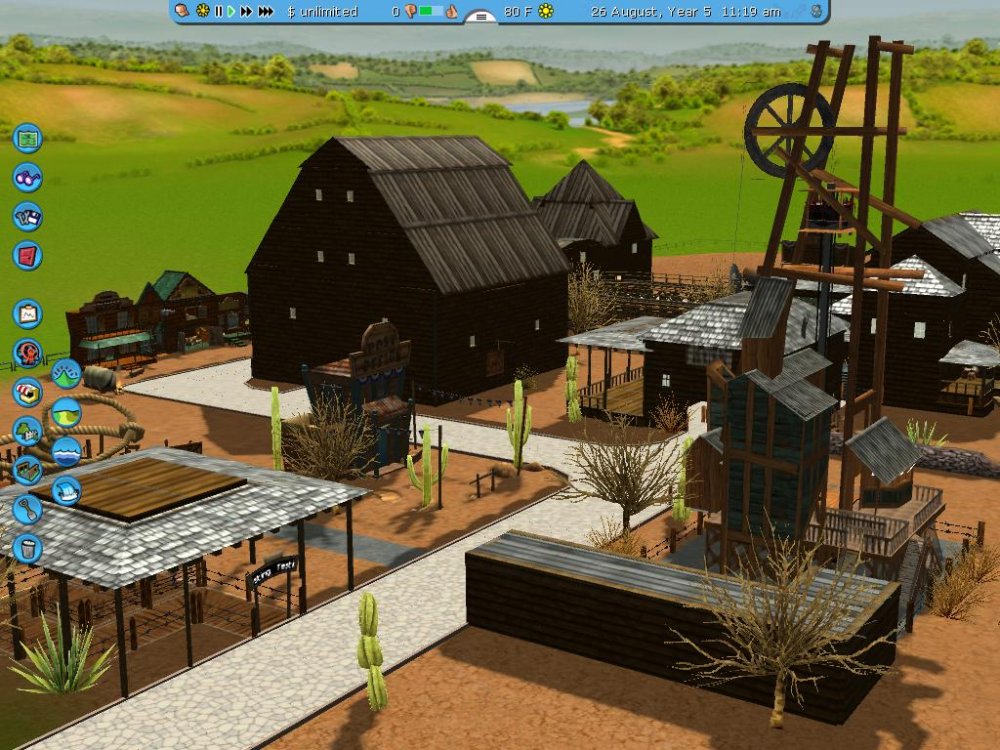Set game to normal speed play
Screen dimensions: 1000x750
click(x=231, y=11)
